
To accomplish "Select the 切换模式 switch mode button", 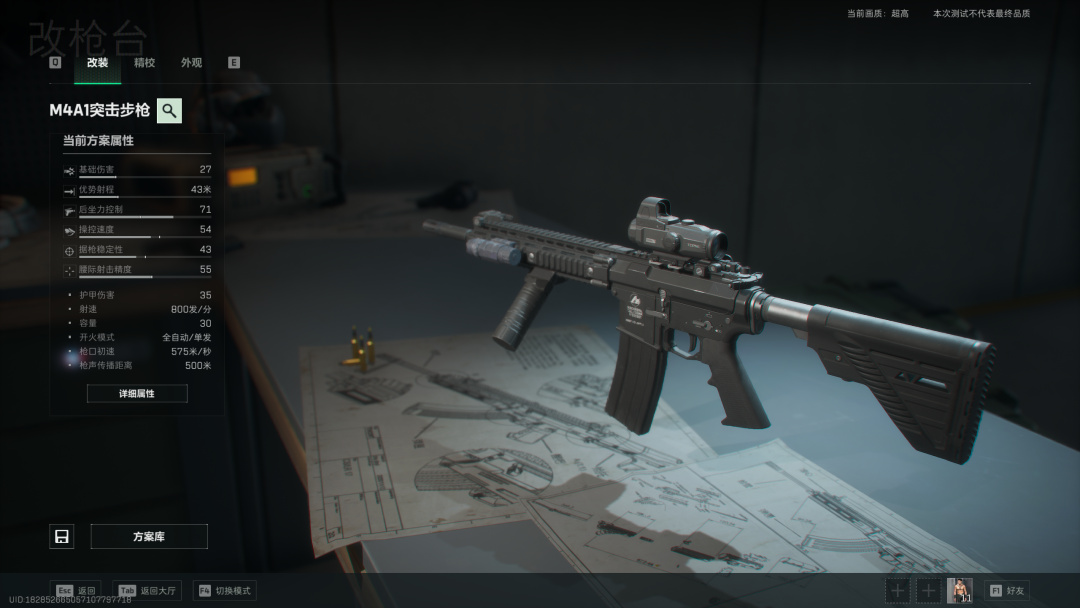I will click(x=225, y=591).
